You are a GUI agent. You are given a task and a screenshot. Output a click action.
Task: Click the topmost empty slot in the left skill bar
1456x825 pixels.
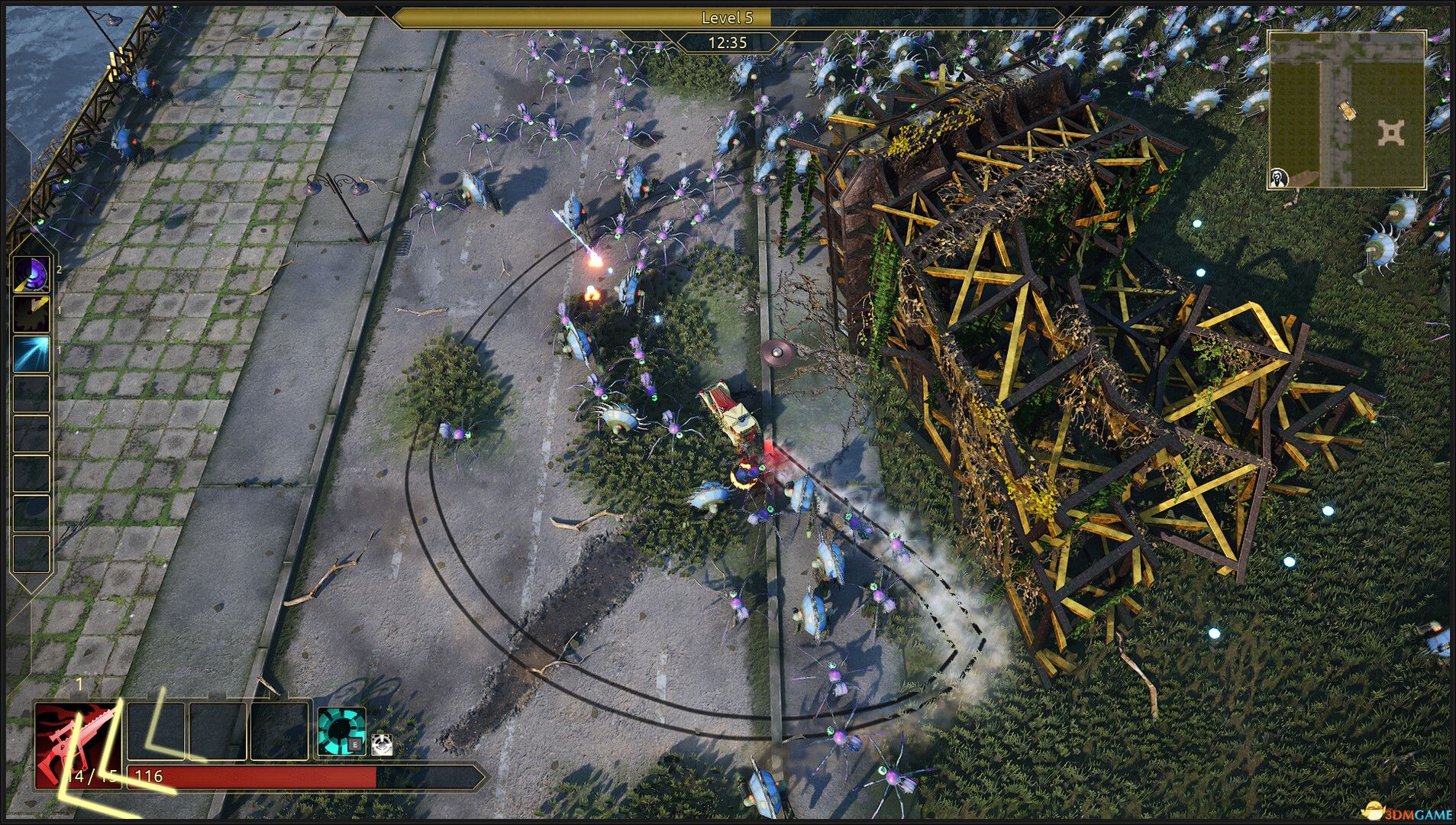pos(31,393)
